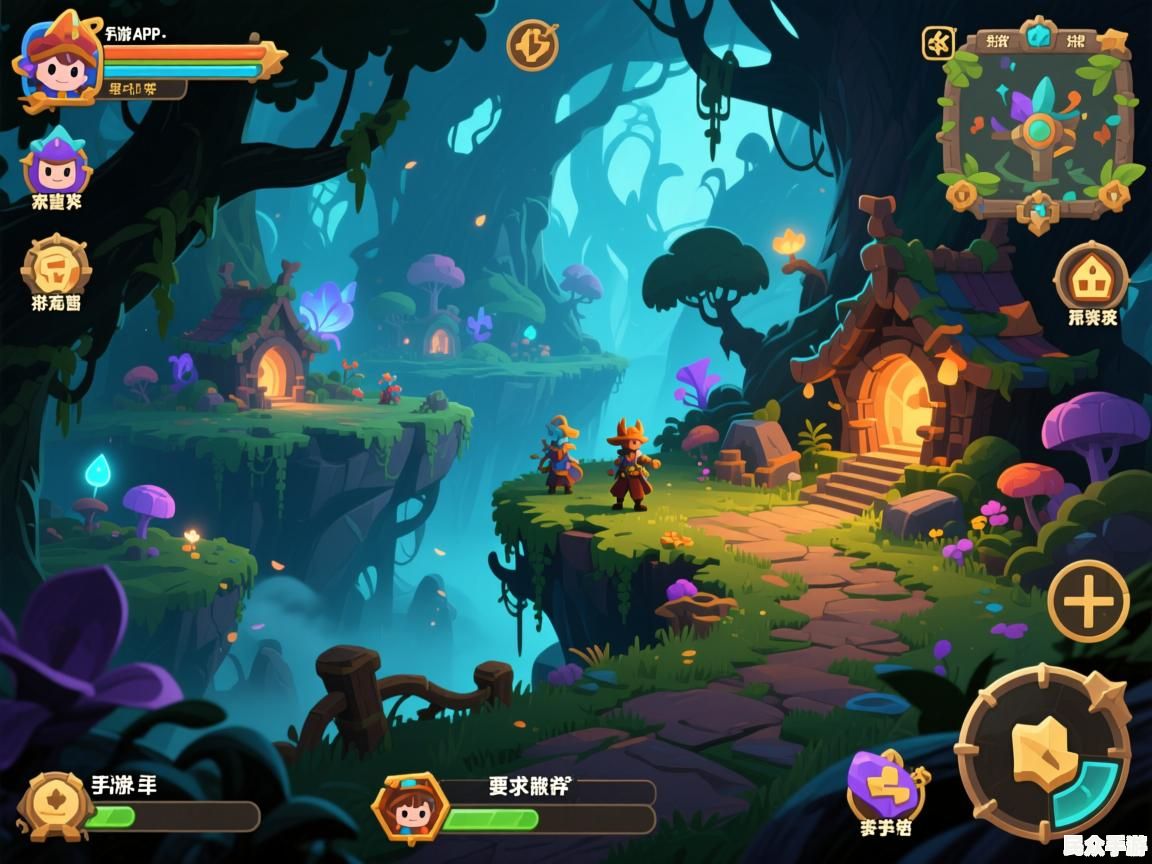1152x864 pixels.
Task: Use the purple pouch item skill icon
Action: [884, 786]
